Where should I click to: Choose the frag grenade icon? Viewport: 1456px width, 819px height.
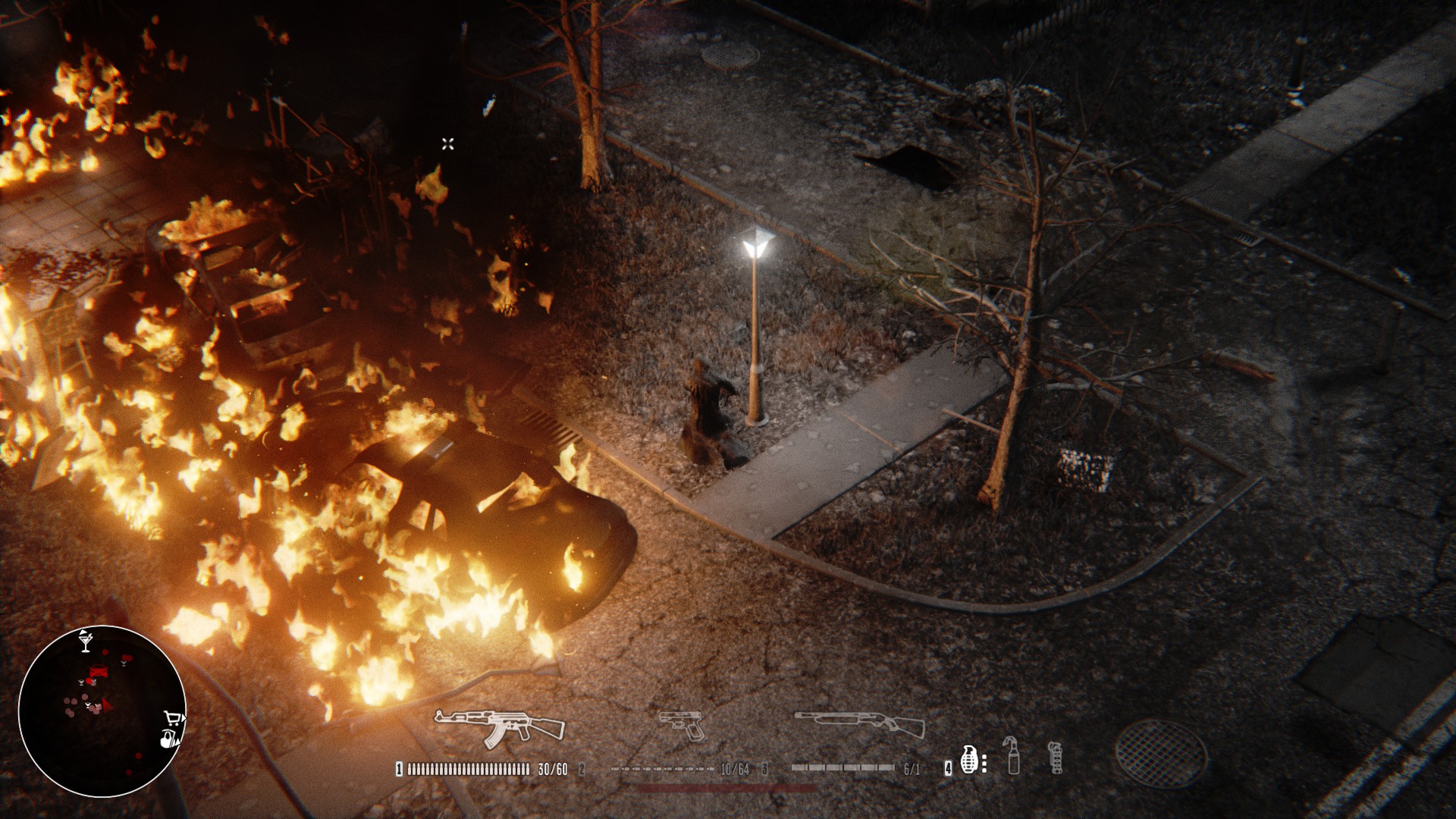pyautogui.click(x=968, y=759)
